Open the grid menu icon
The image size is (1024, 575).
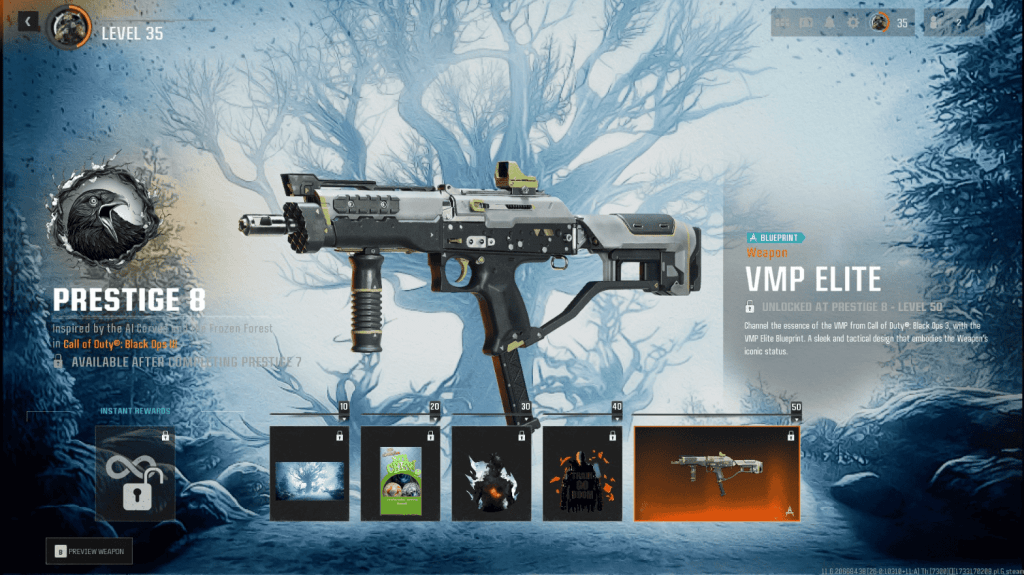point(781,23)
